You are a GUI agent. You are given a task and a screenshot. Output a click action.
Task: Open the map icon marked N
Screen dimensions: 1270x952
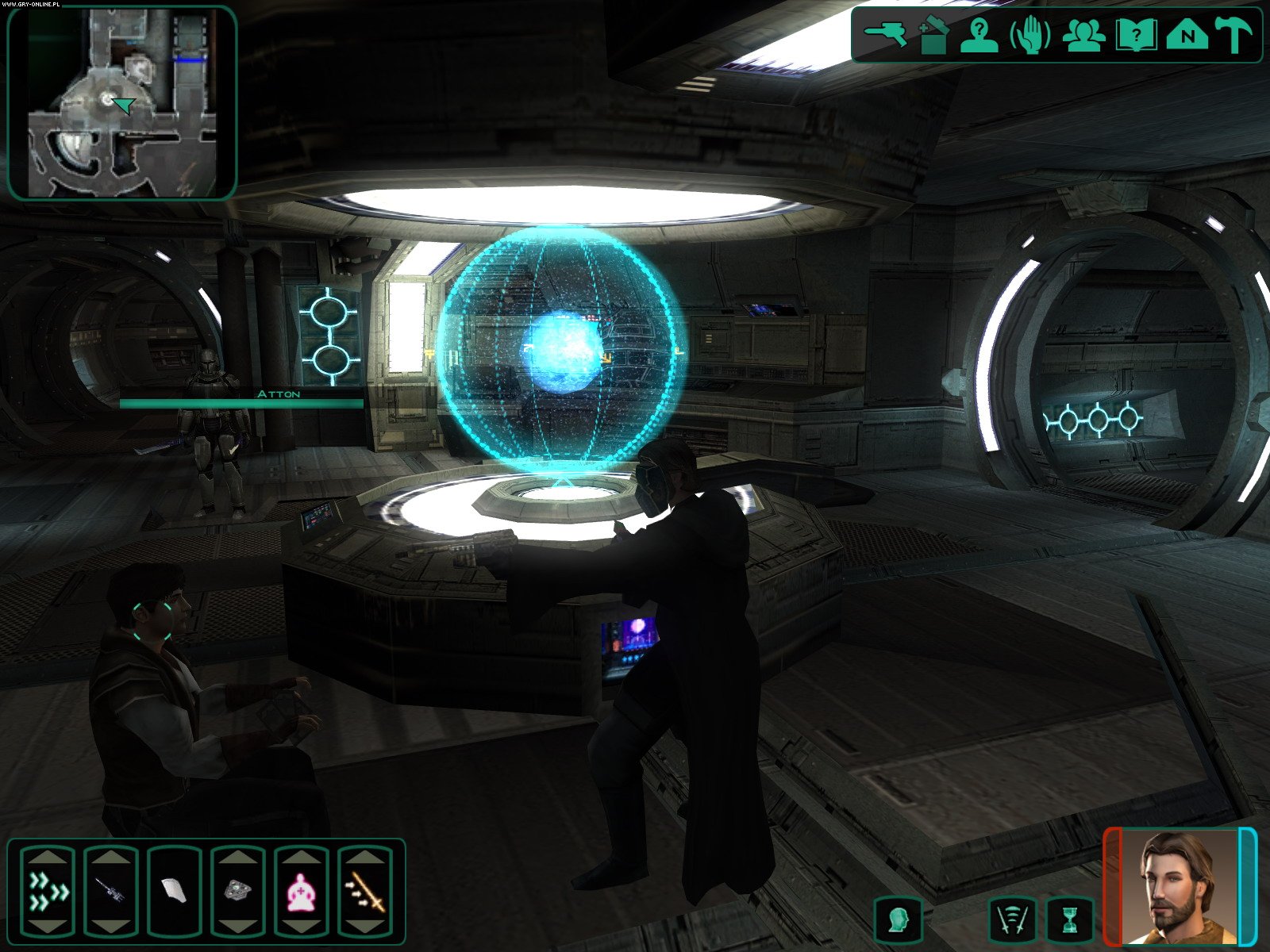(1187, 35)
